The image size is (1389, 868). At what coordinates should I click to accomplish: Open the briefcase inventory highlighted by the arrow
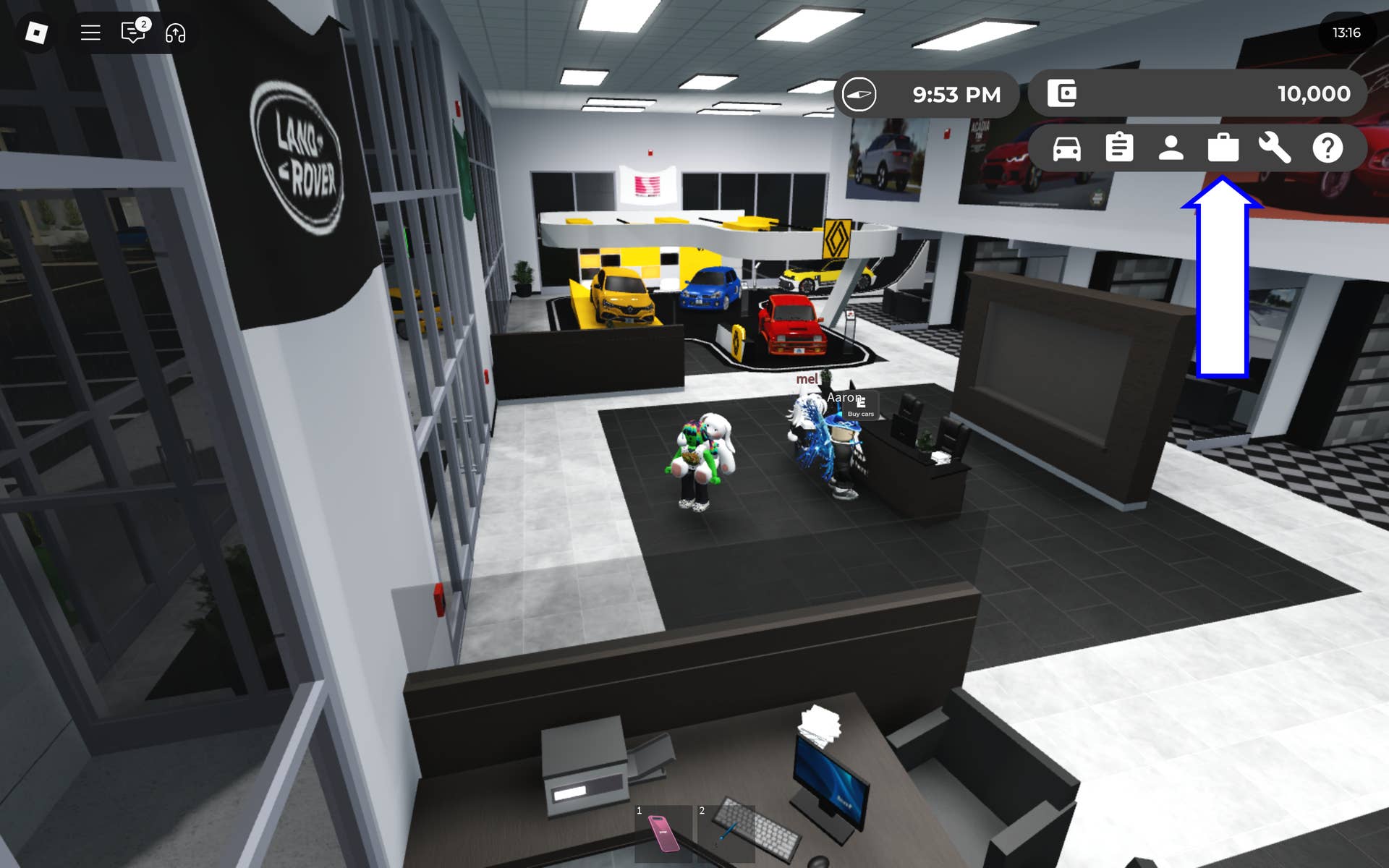[x=1223, y=150]
